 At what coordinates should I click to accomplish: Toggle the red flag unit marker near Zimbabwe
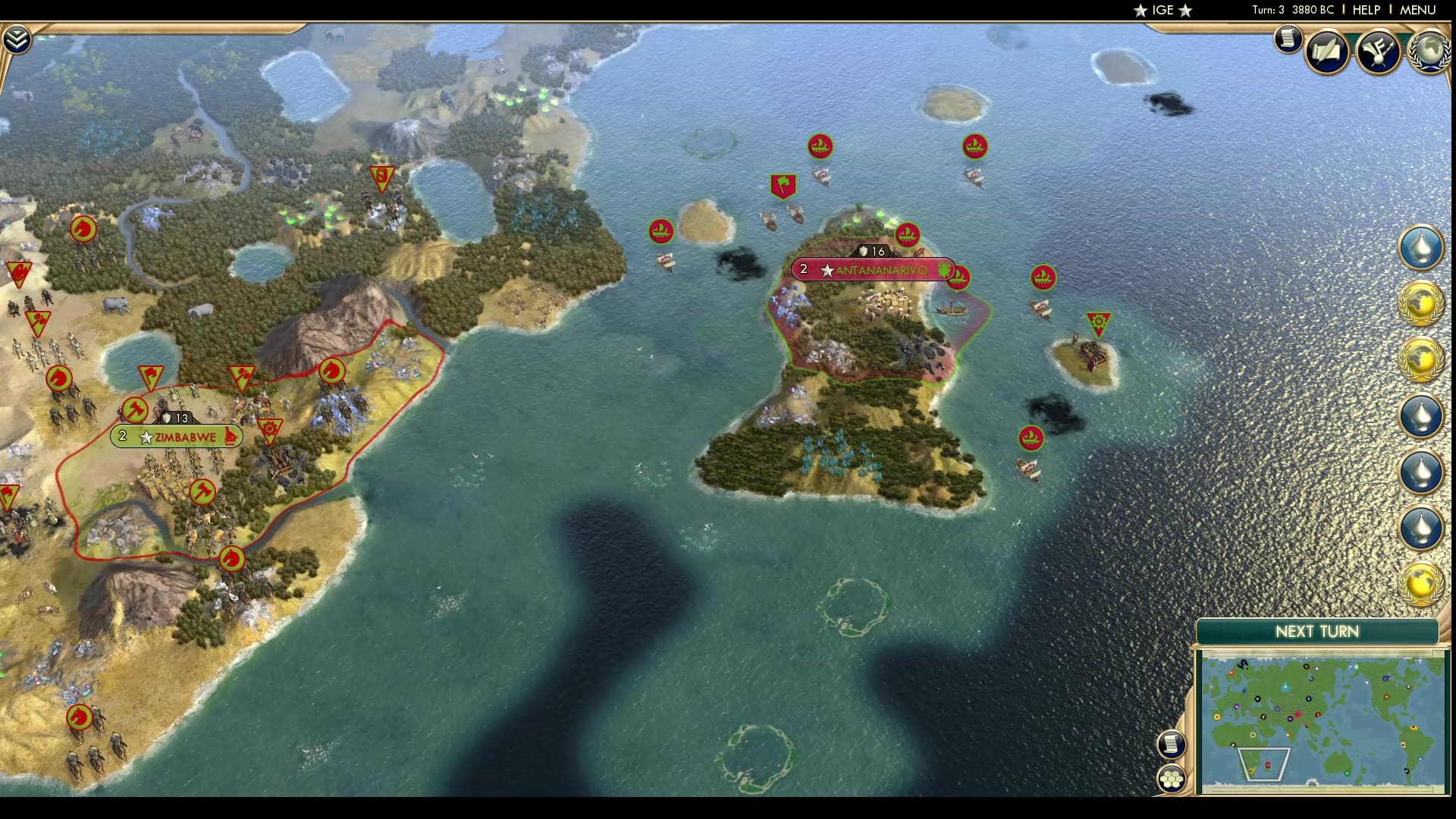150,375
